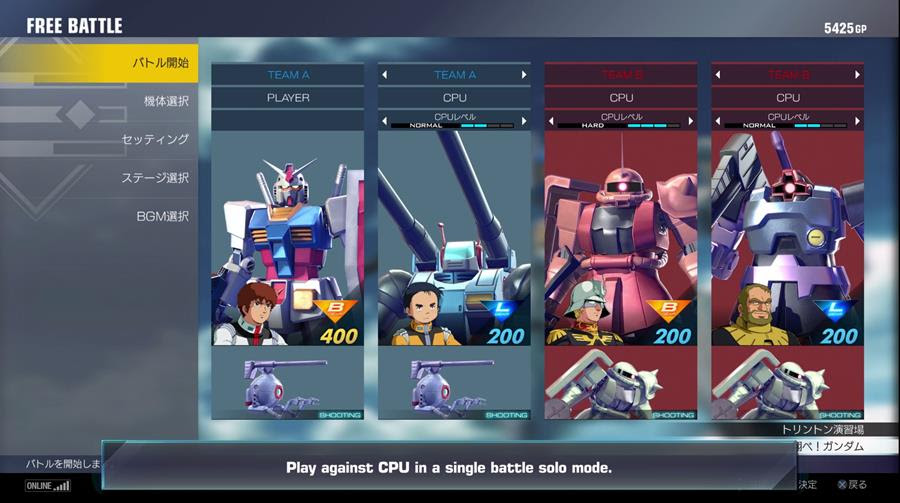Click the left arrow on Guntank's TEAM A selector
This screenshot has height=503, width=900.
coord(385,75)
